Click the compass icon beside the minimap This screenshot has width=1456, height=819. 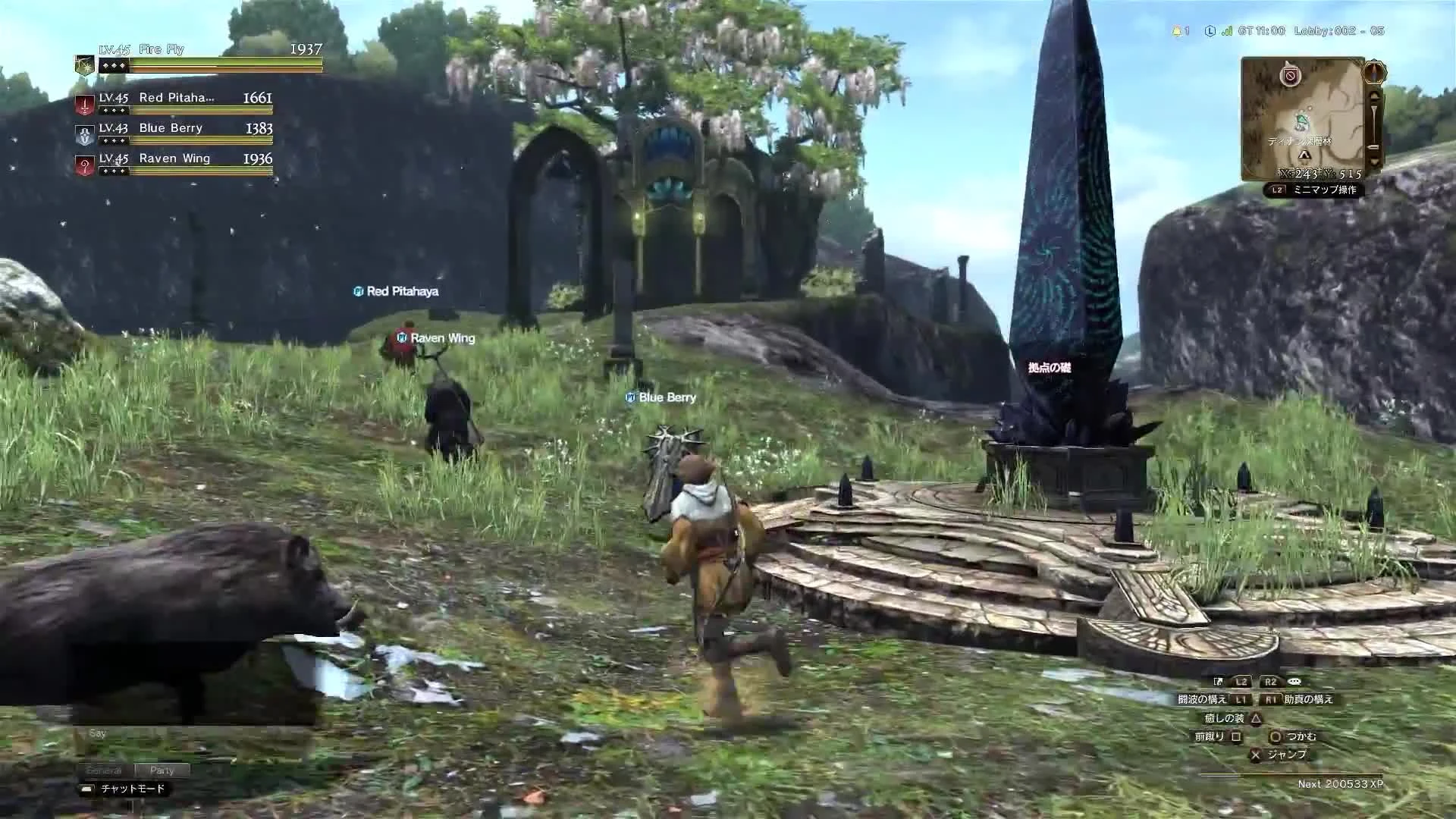point(1374,72)
